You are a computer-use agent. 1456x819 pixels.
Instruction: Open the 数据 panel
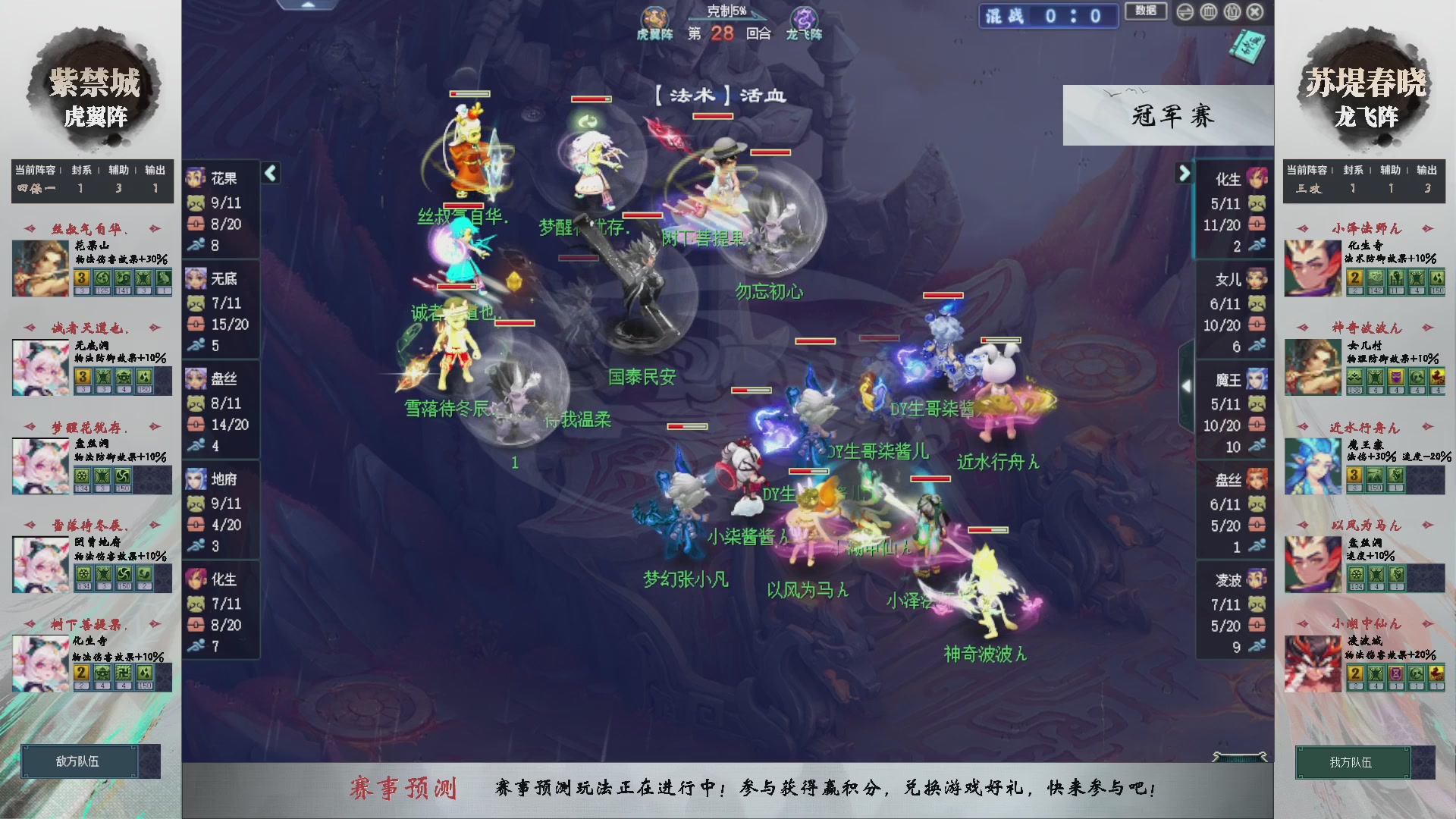[x=1145, y=11]
